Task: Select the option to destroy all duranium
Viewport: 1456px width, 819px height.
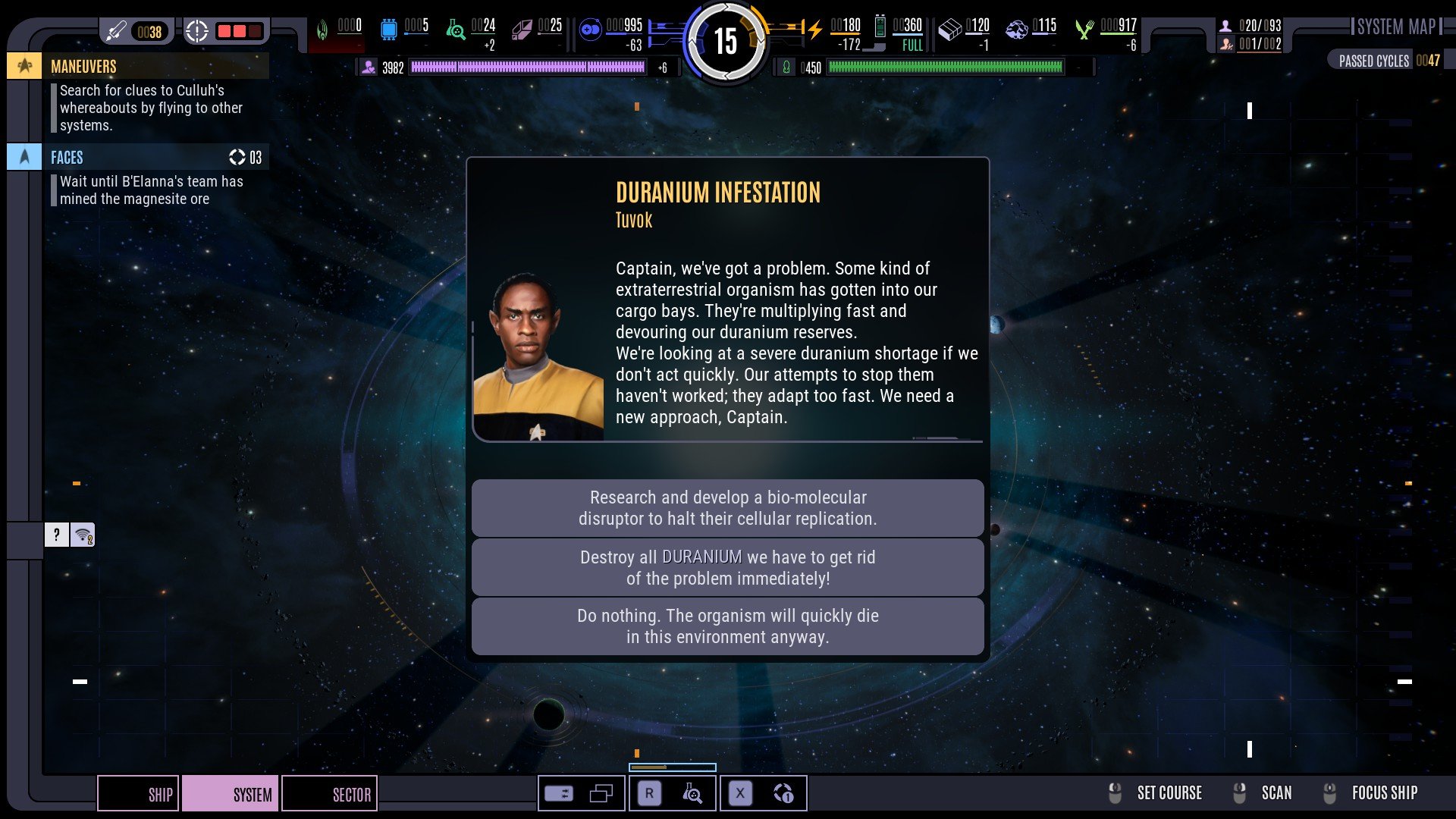Action: tap(727, 568)
